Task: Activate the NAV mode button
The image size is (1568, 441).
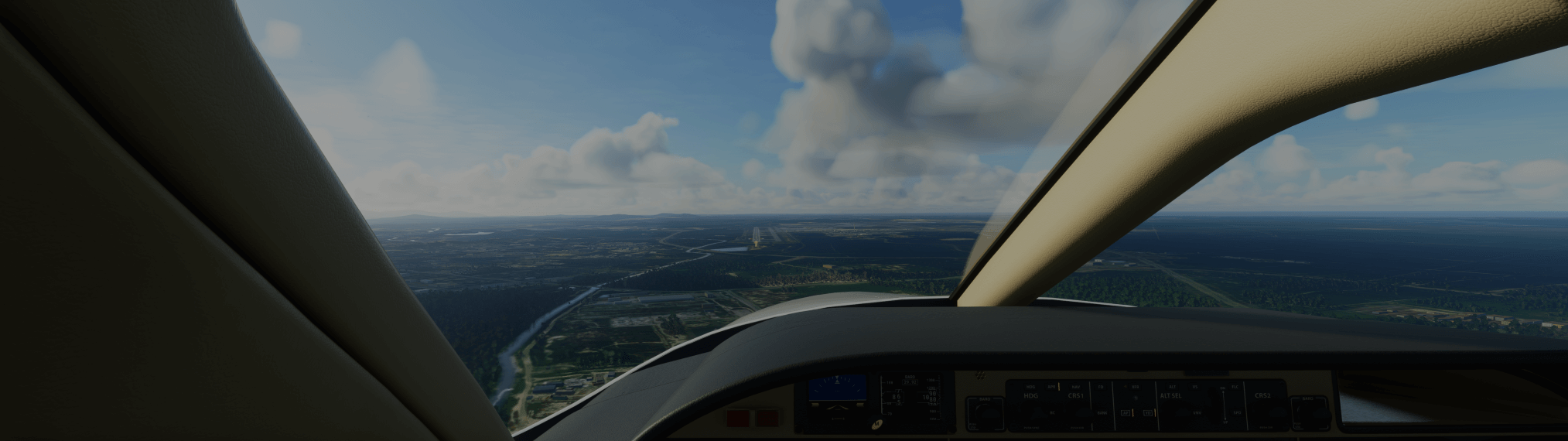Action: (x=1076, y=387)
